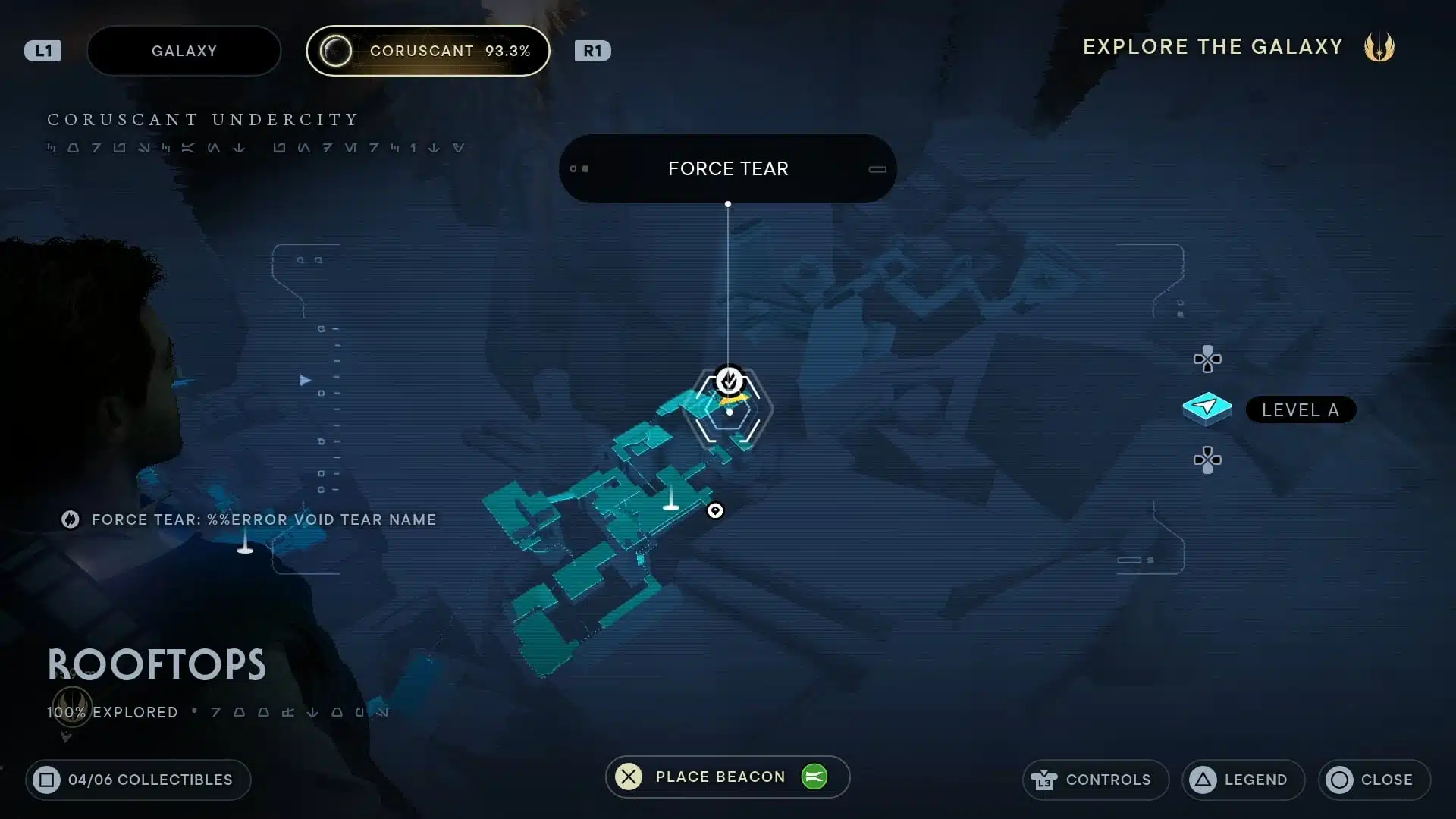Select the round marker below the teal map
1456x819 pixels.
coord(715,511)
